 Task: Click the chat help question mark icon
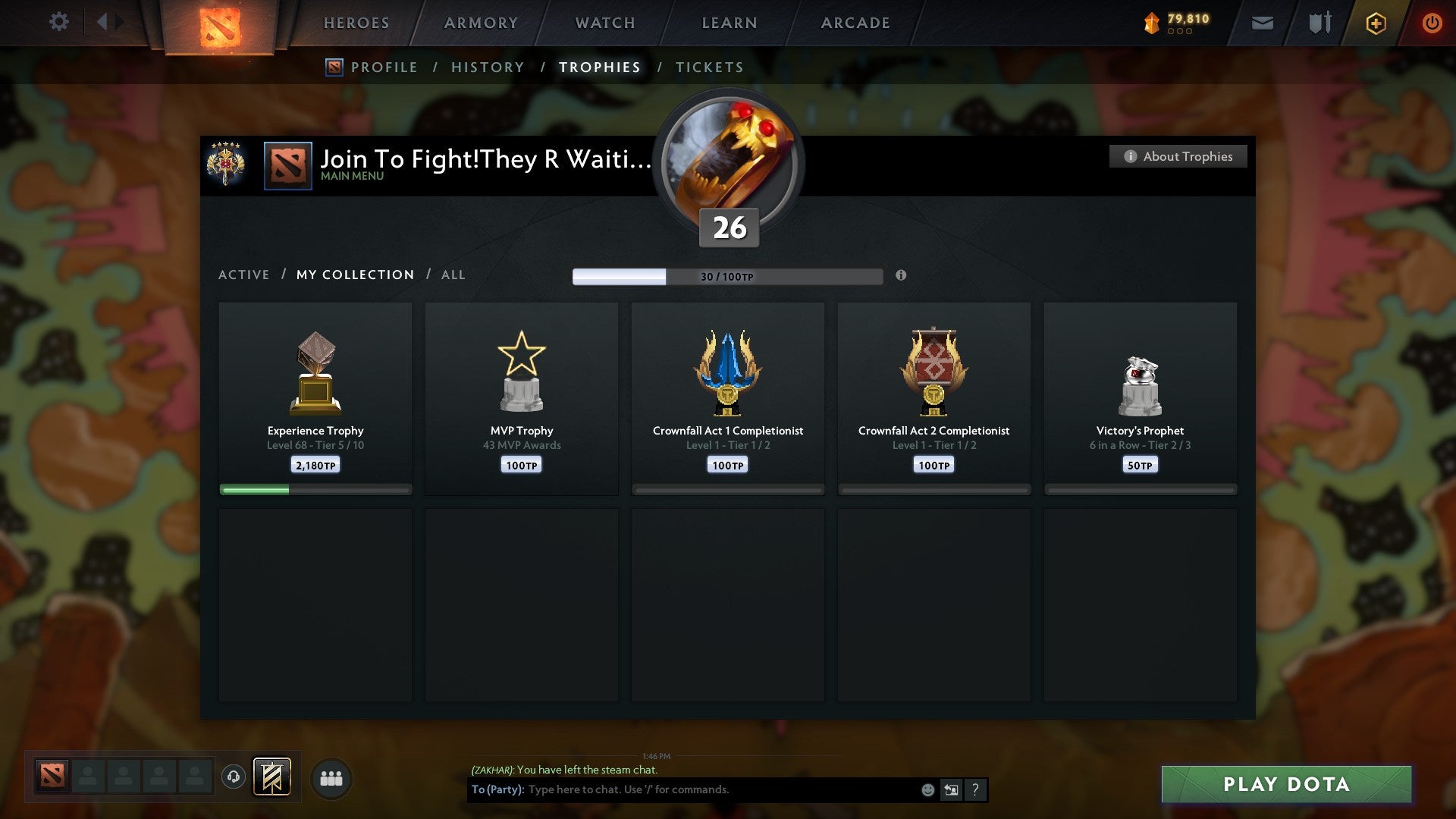pyautogui.click(x=975, y=789)
